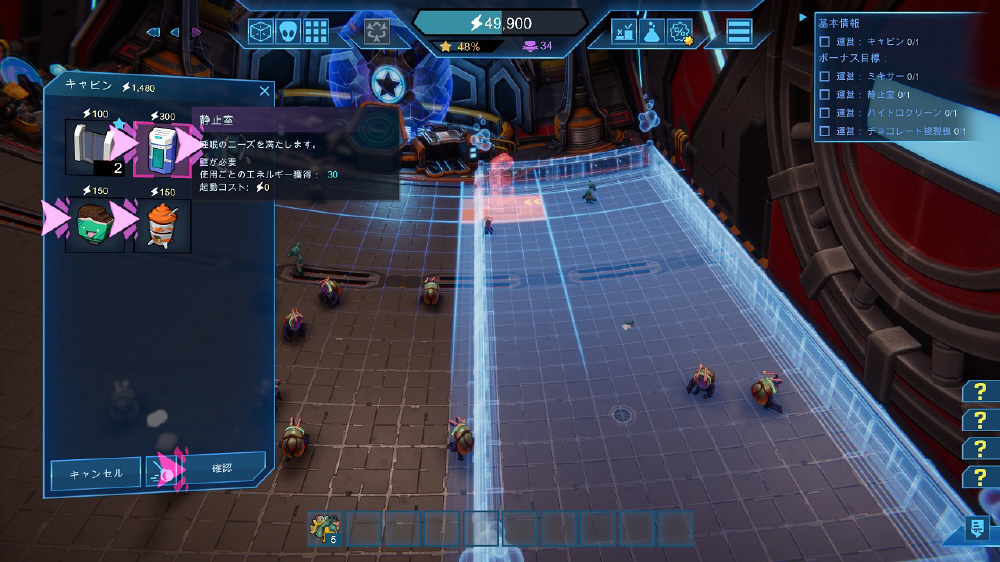Confirm with the 確認 button
The image size is (1000, 562).
[221, 468]
